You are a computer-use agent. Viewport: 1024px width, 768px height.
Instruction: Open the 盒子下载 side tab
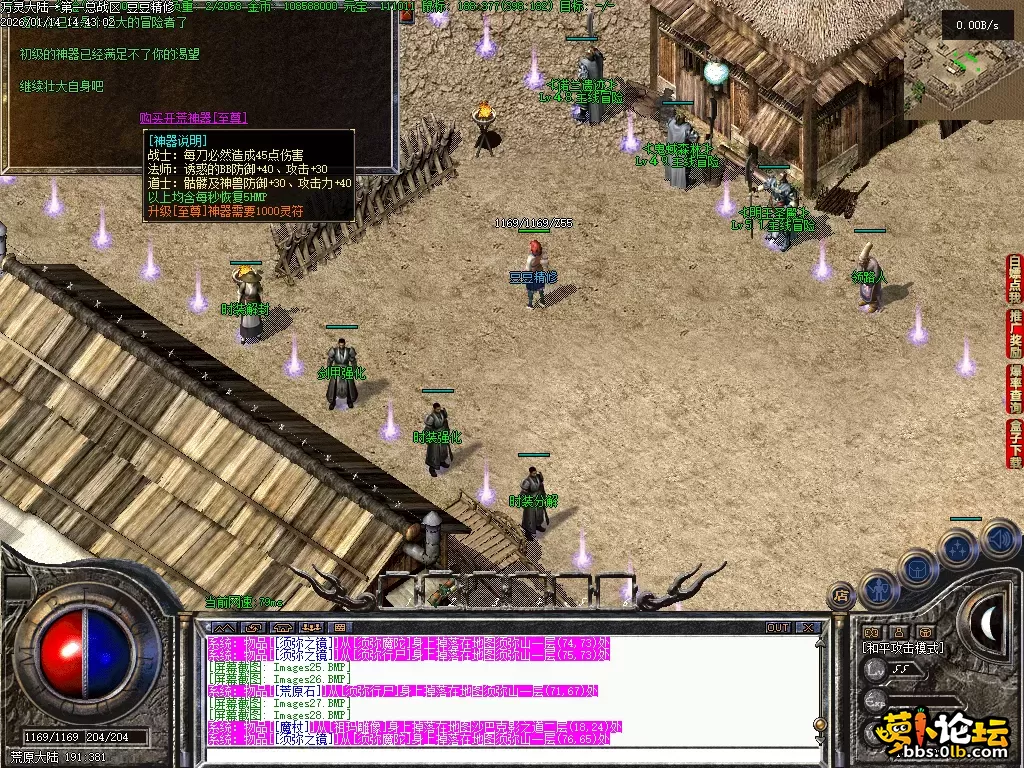tap(1015, 444)
